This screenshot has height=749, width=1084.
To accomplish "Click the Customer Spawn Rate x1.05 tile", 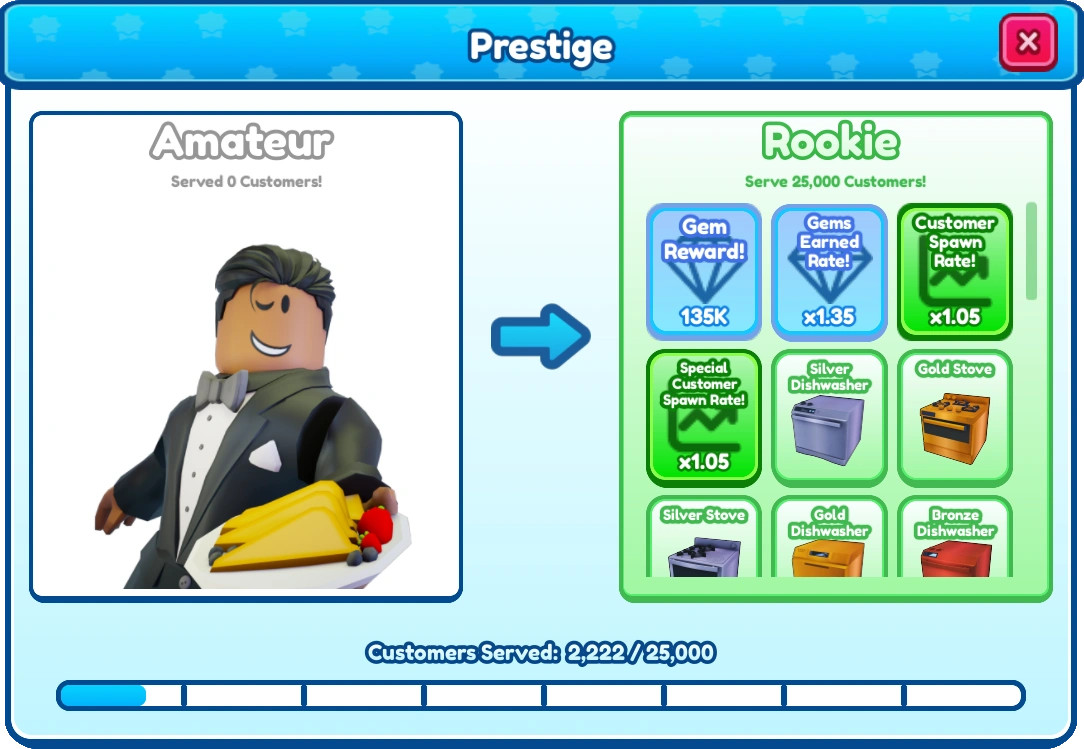I will point(954,272).
